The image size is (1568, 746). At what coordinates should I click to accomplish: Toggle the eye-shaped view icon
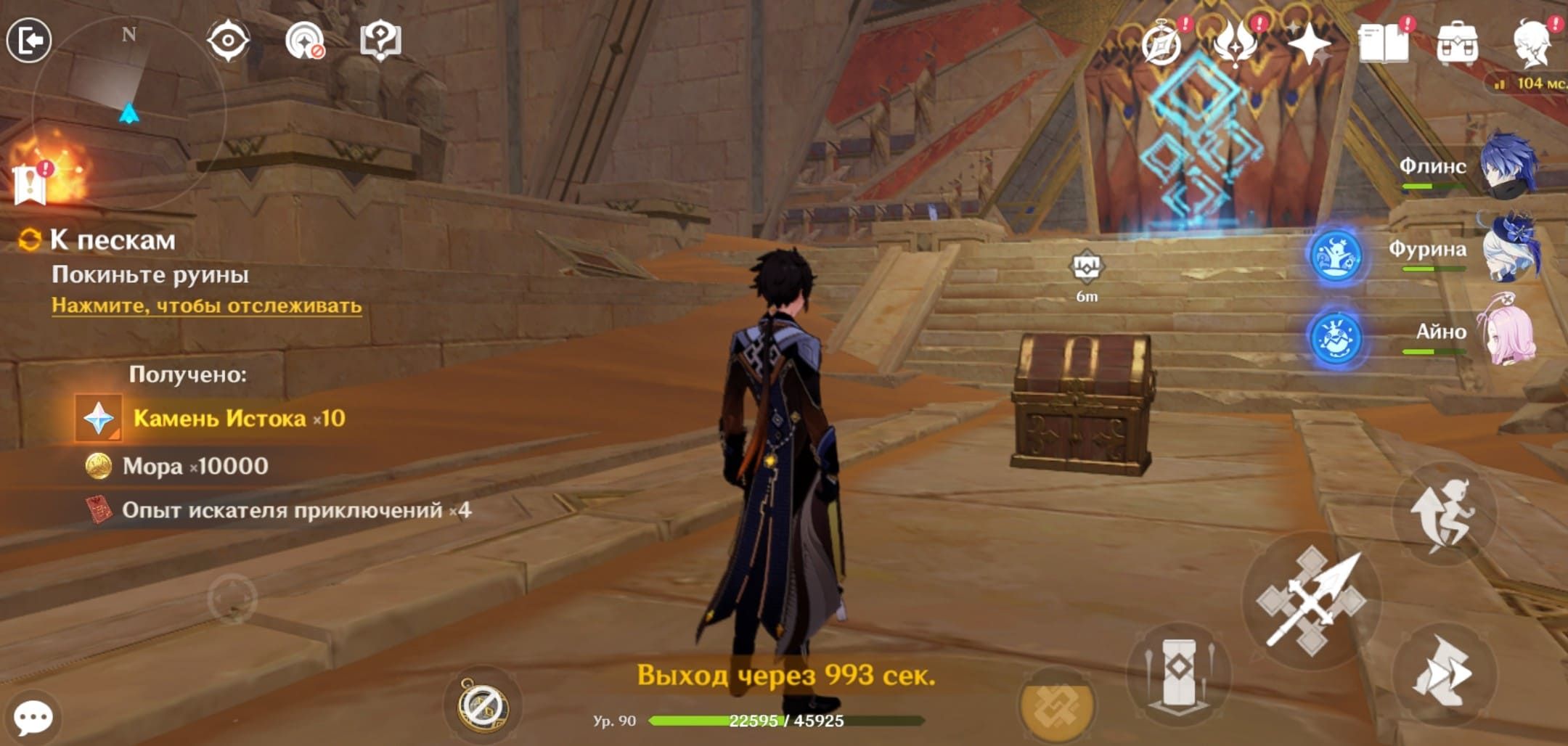tap(228, 40)
